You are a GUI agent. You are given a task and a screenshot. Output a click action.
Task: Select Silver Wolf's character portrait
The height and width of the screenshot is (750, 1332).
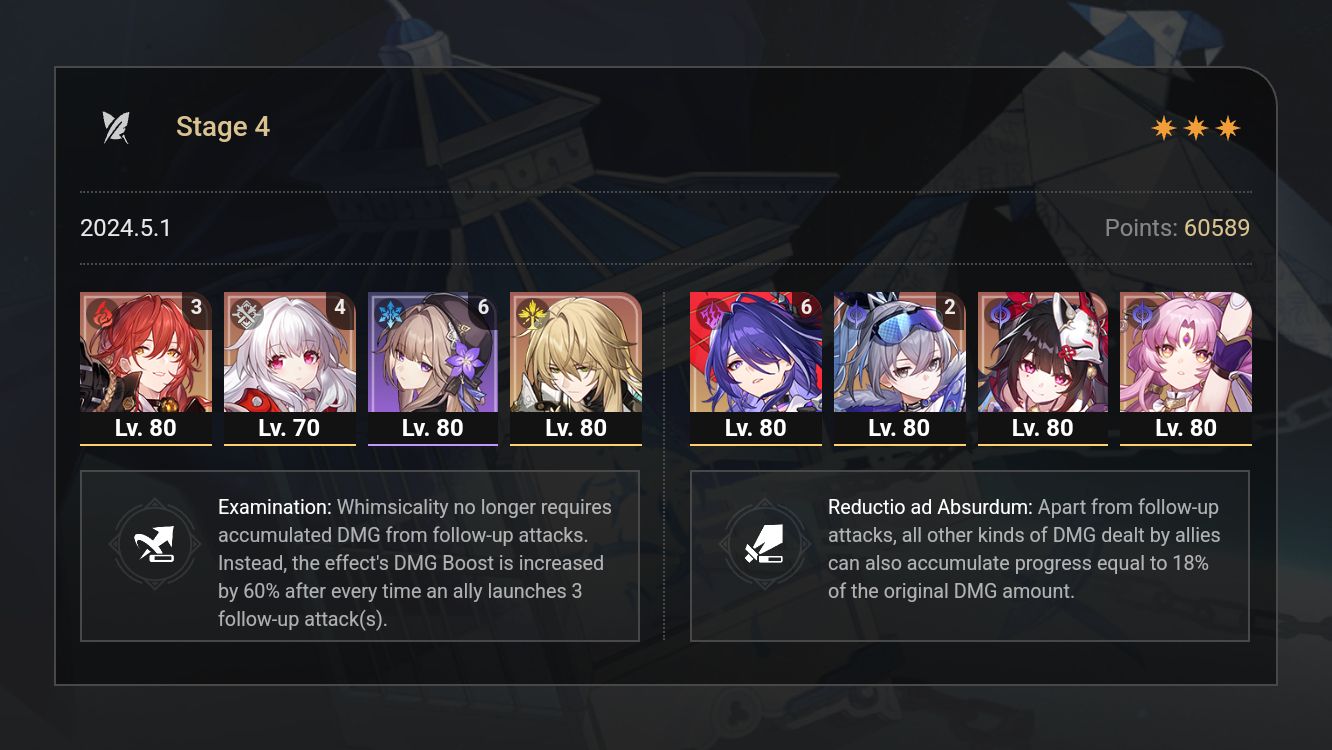pyautogui.click(x=899, y=355)
